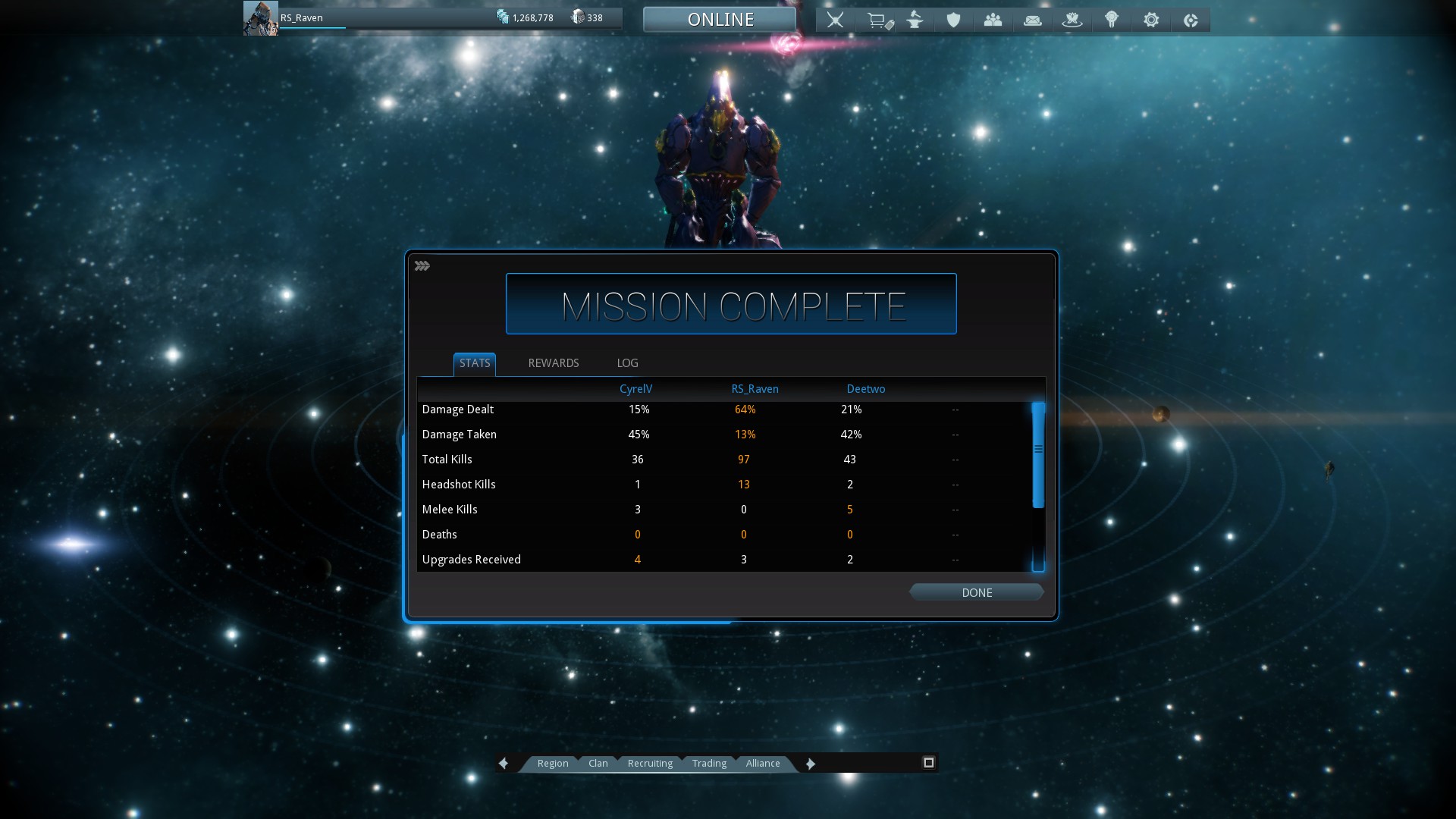Click the ONLINE status button
This screenshot has width=1456, height=819.
720,20
